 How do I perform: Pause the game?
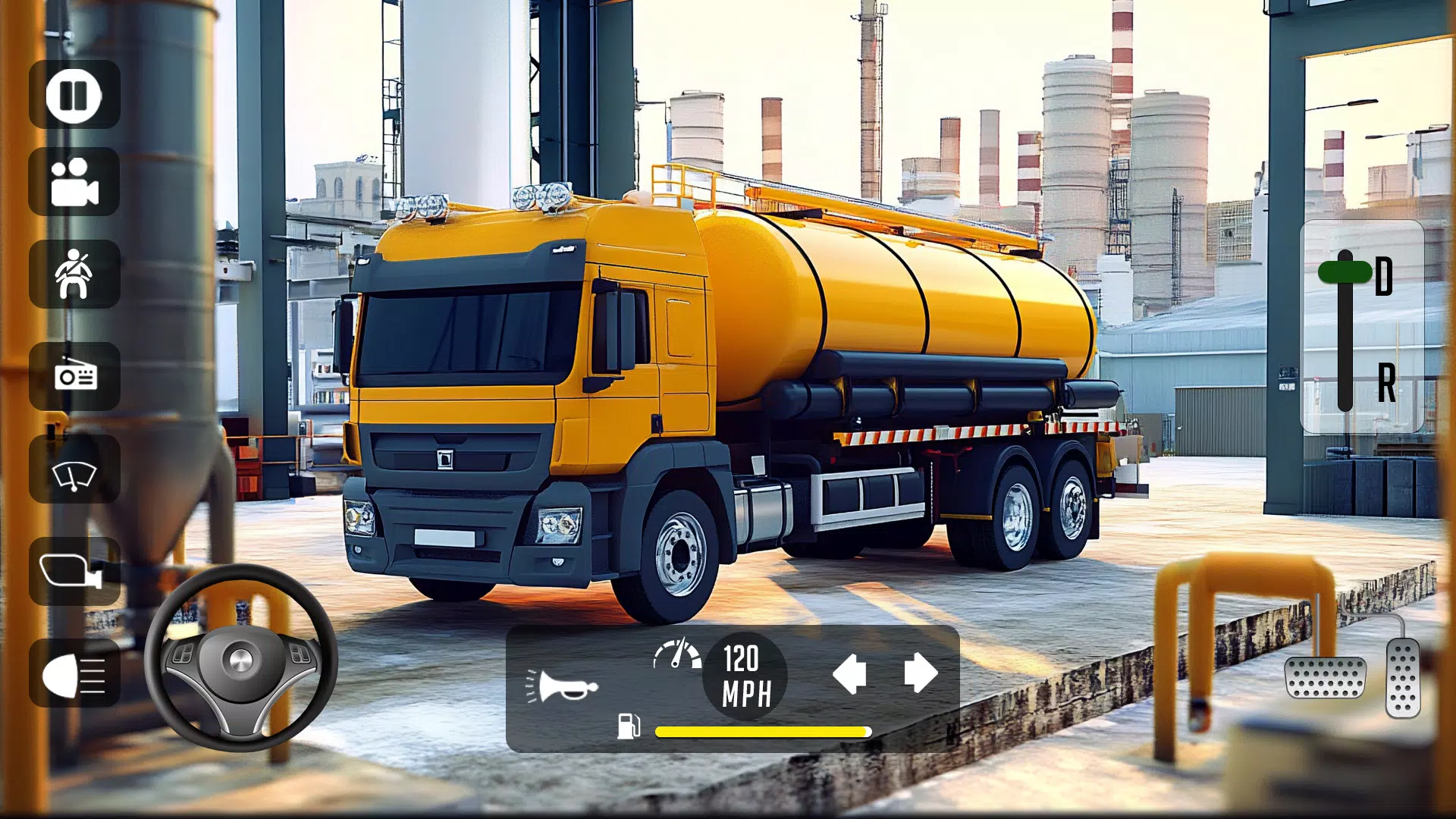[74, 97]
